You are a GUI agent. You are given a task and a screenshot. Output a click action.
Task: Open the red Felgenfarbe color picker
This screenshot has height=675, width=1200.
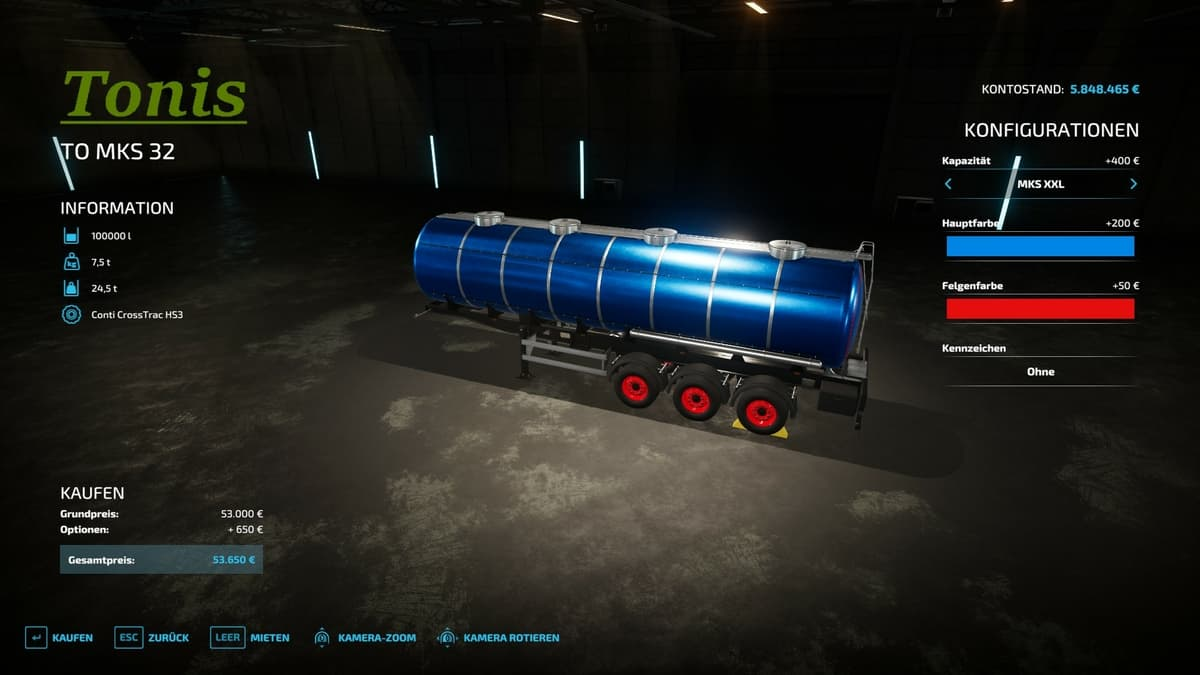click(x=1040, y=309)
